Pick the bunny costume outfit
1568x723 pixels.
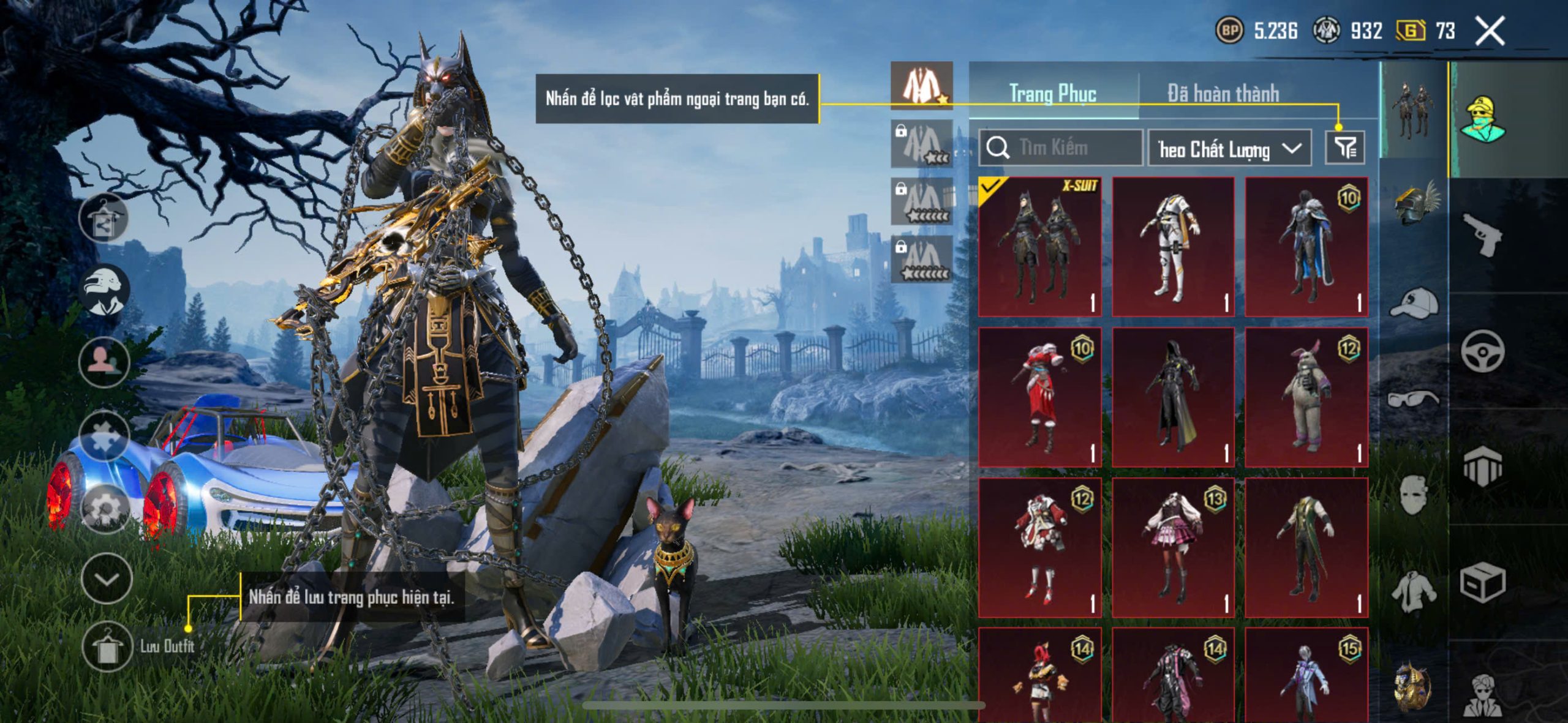pyautogui.click(x=1306, y=397)
